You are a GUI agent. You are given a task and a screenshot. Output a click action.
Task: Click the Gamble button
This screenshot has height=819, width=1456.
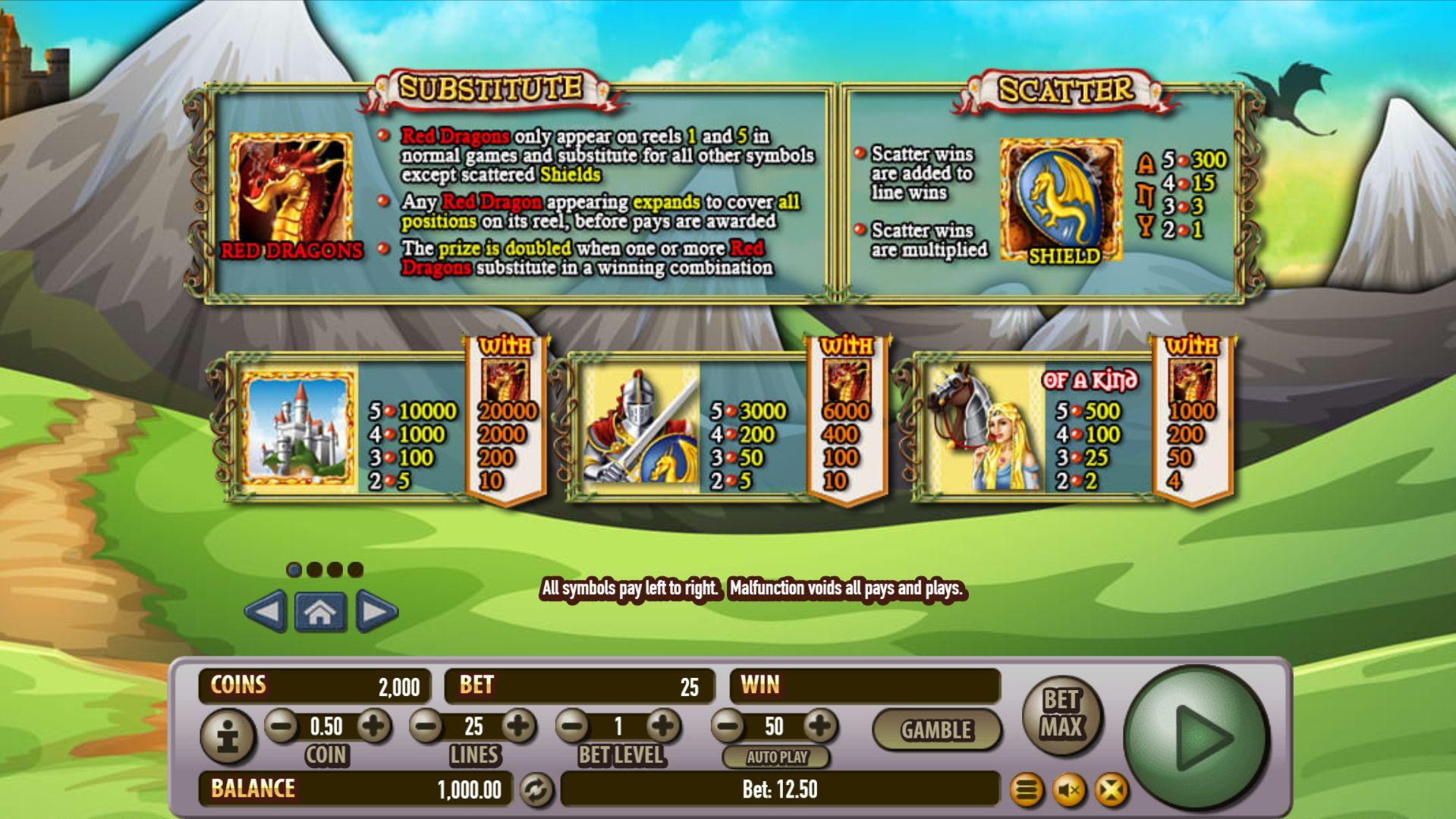(936, 730)
